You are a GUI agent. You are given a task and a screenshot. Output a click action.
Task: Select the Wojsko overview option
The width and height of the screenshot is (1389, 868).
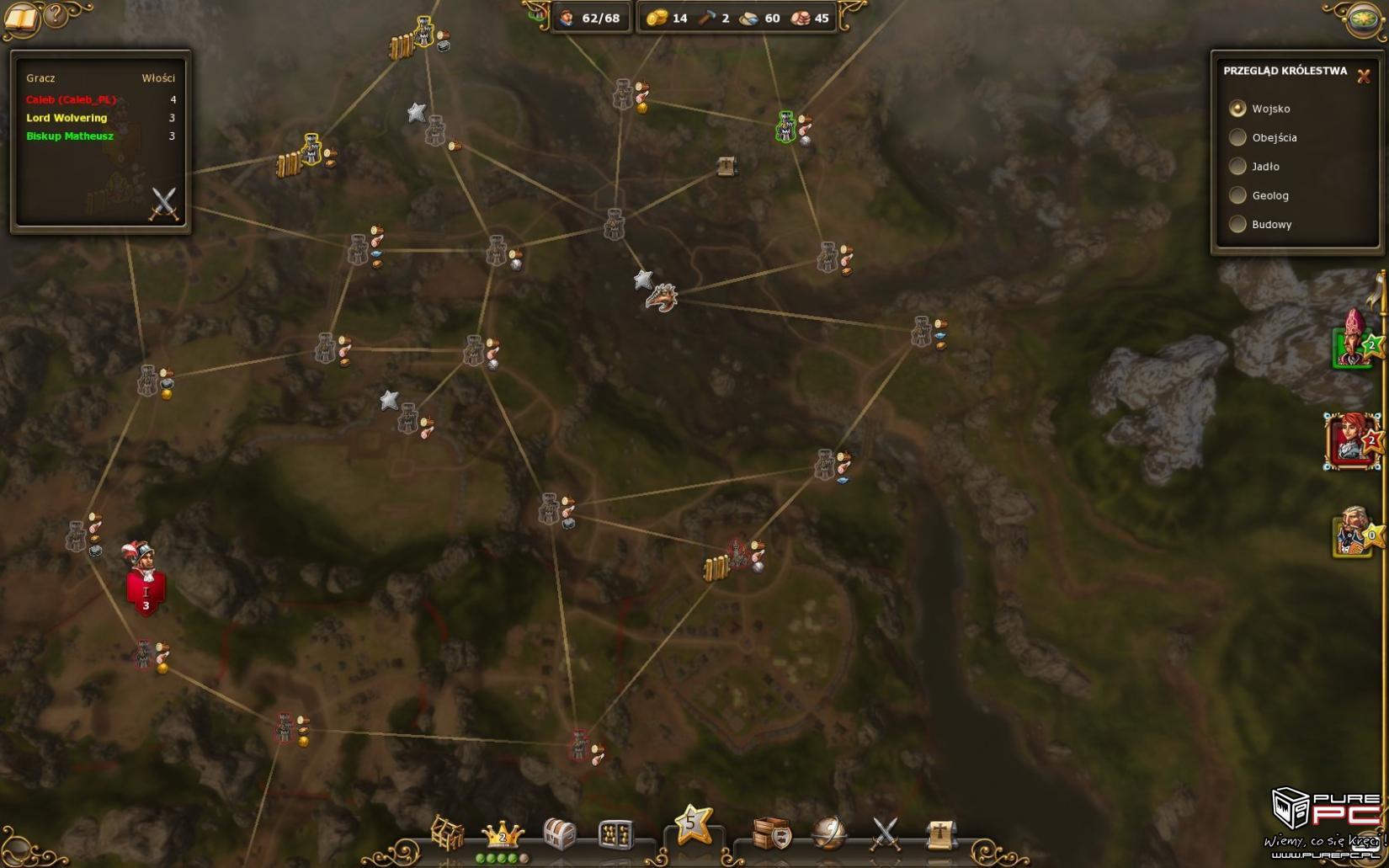pos(1237,109)
